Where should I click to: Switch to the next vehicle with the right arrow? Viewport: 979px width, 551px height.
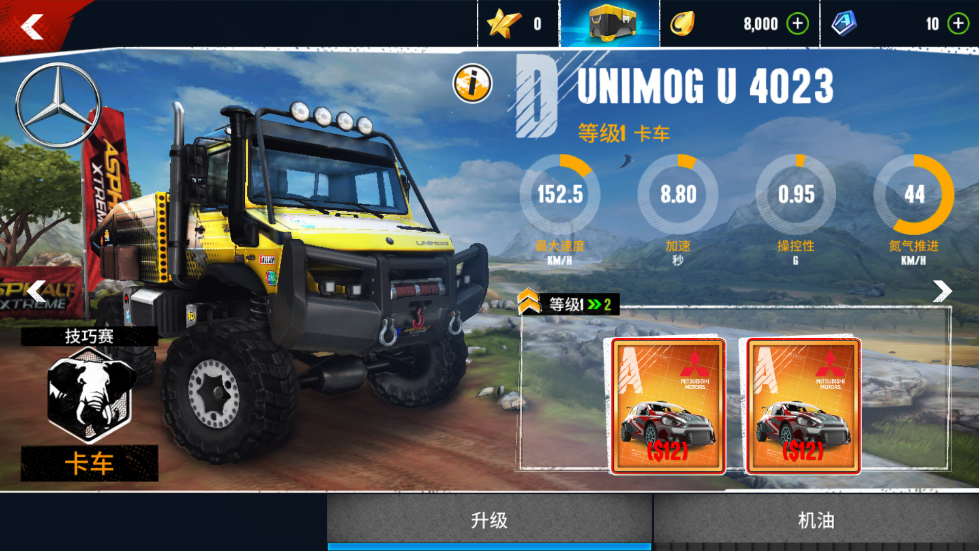pyautogui.click(x=942, y=291)
